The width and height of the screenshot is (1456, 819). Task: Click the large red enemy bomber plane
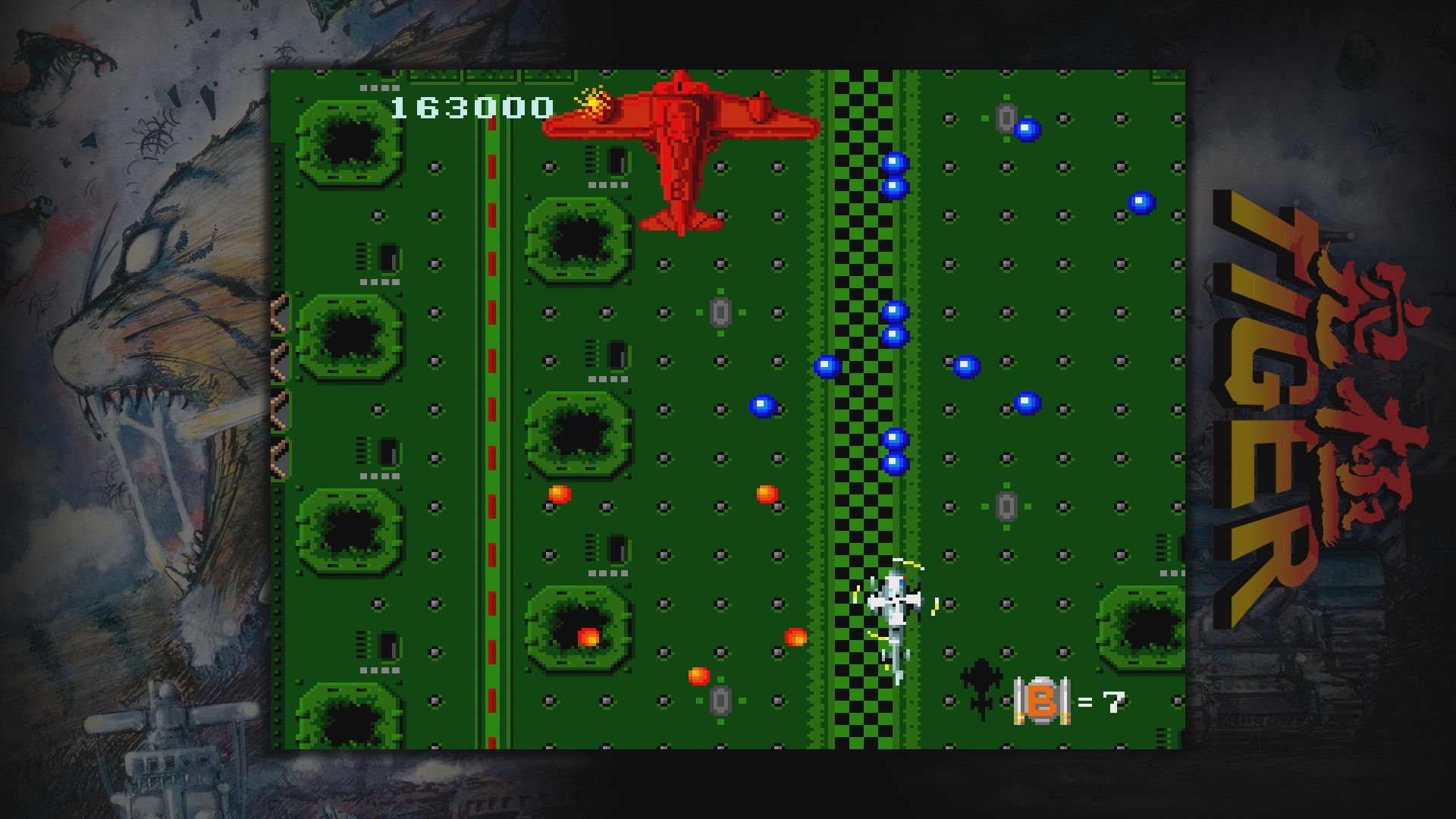coord(679,152)
